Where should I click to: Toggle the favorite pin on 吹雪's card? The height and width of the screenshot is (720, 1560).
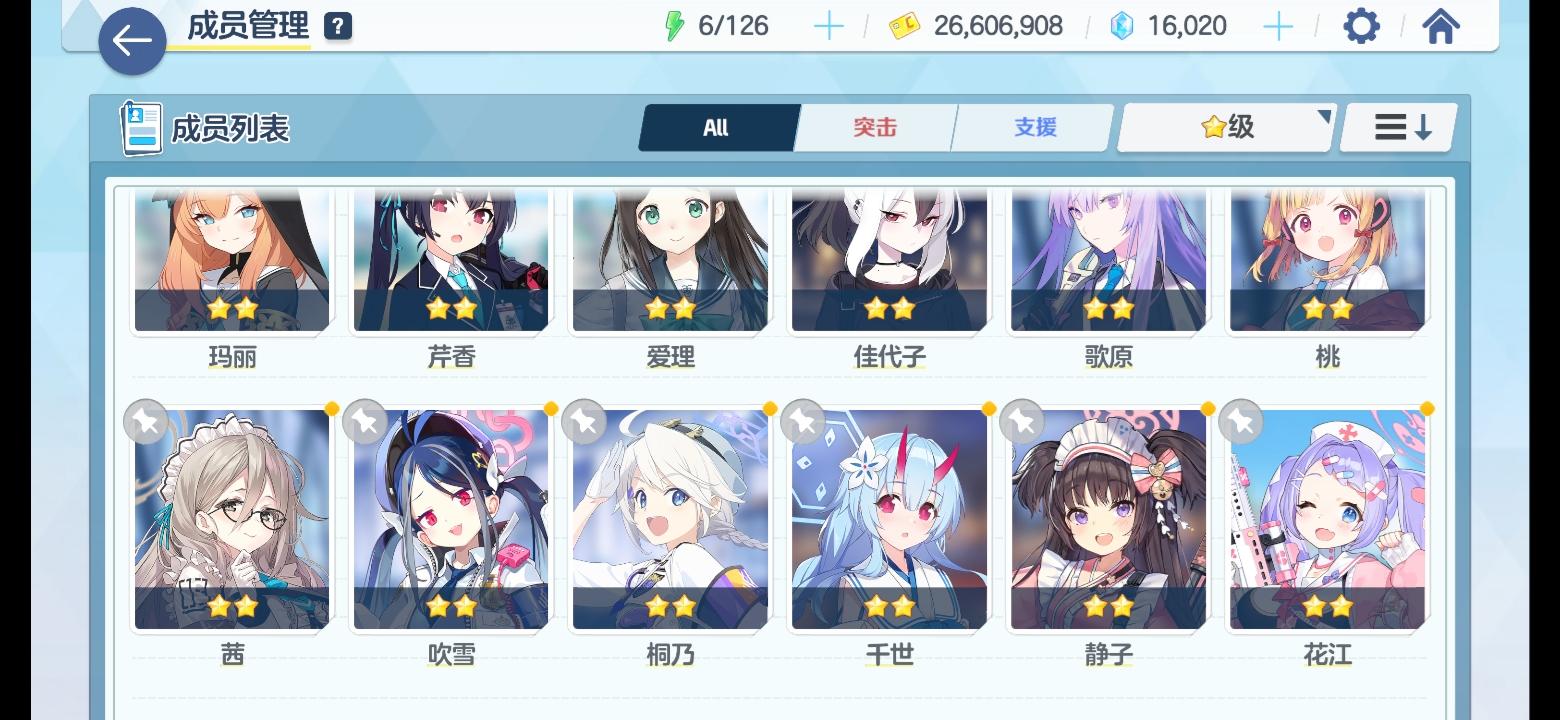tap(365, 421)
